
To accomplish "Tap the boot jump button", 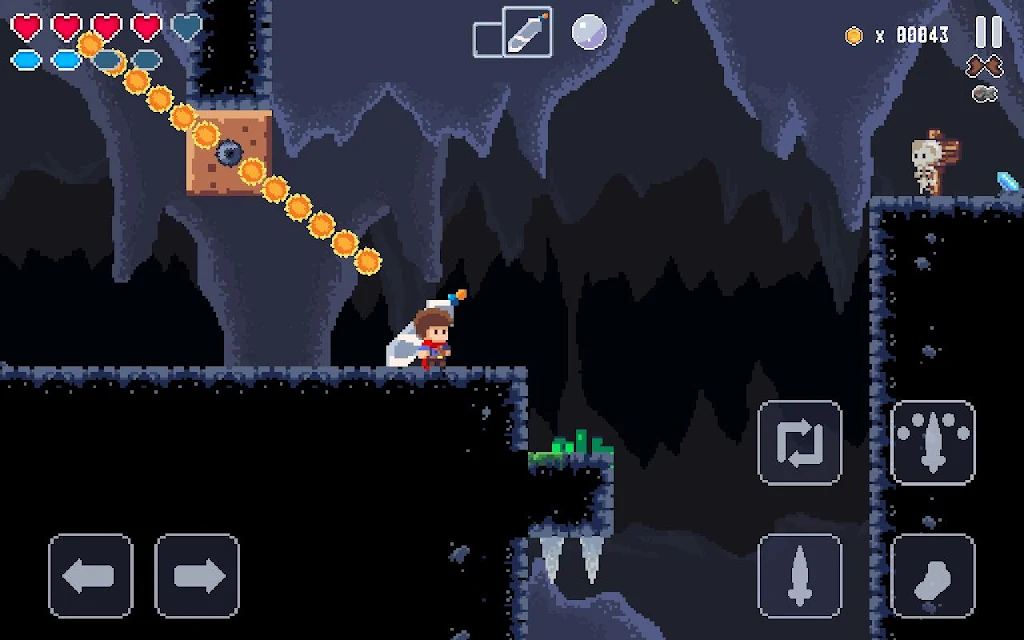I will click(932, 576).
